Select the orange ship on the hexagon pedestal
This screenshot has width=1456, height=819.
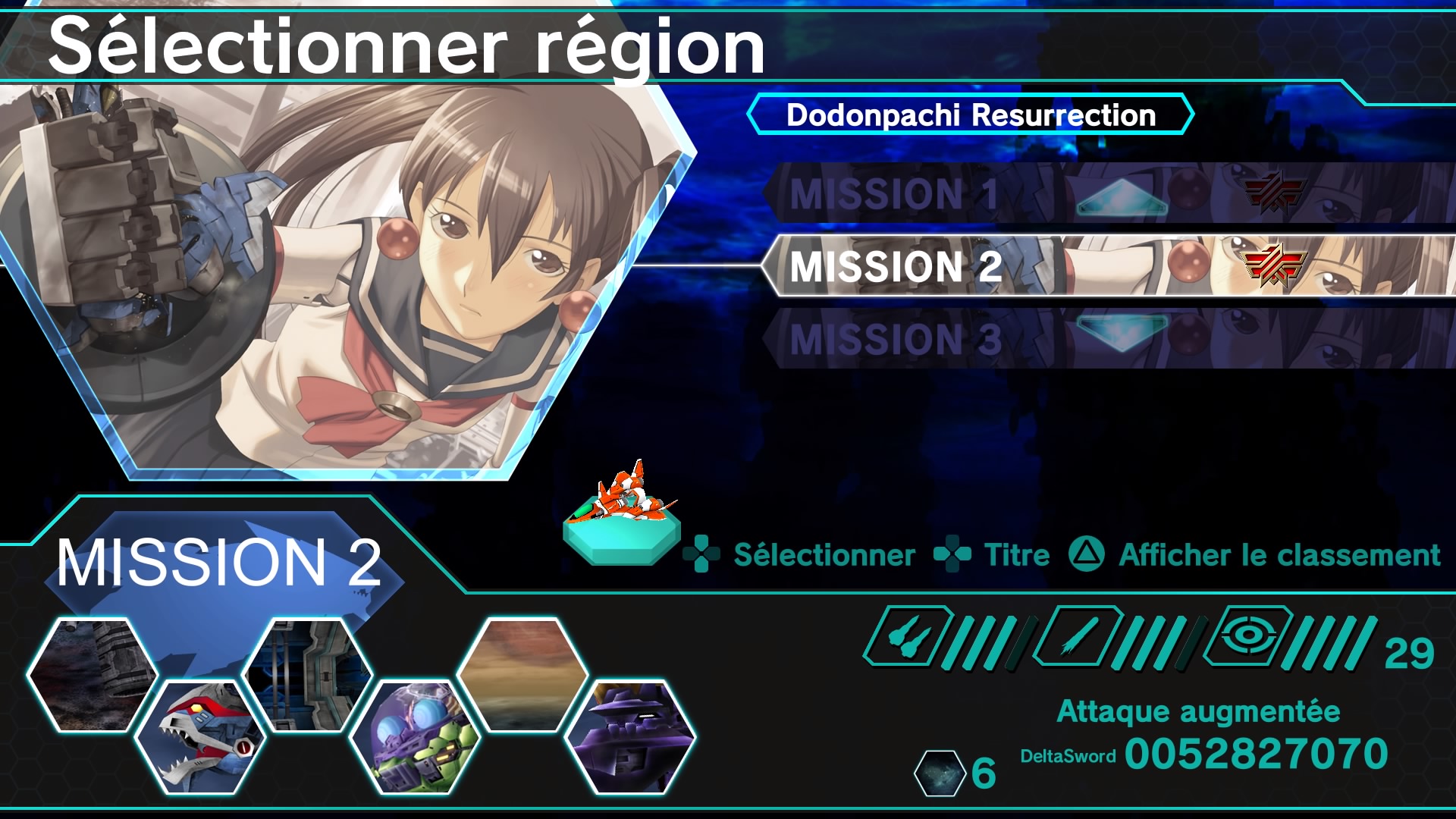click(x=622, y=512)
